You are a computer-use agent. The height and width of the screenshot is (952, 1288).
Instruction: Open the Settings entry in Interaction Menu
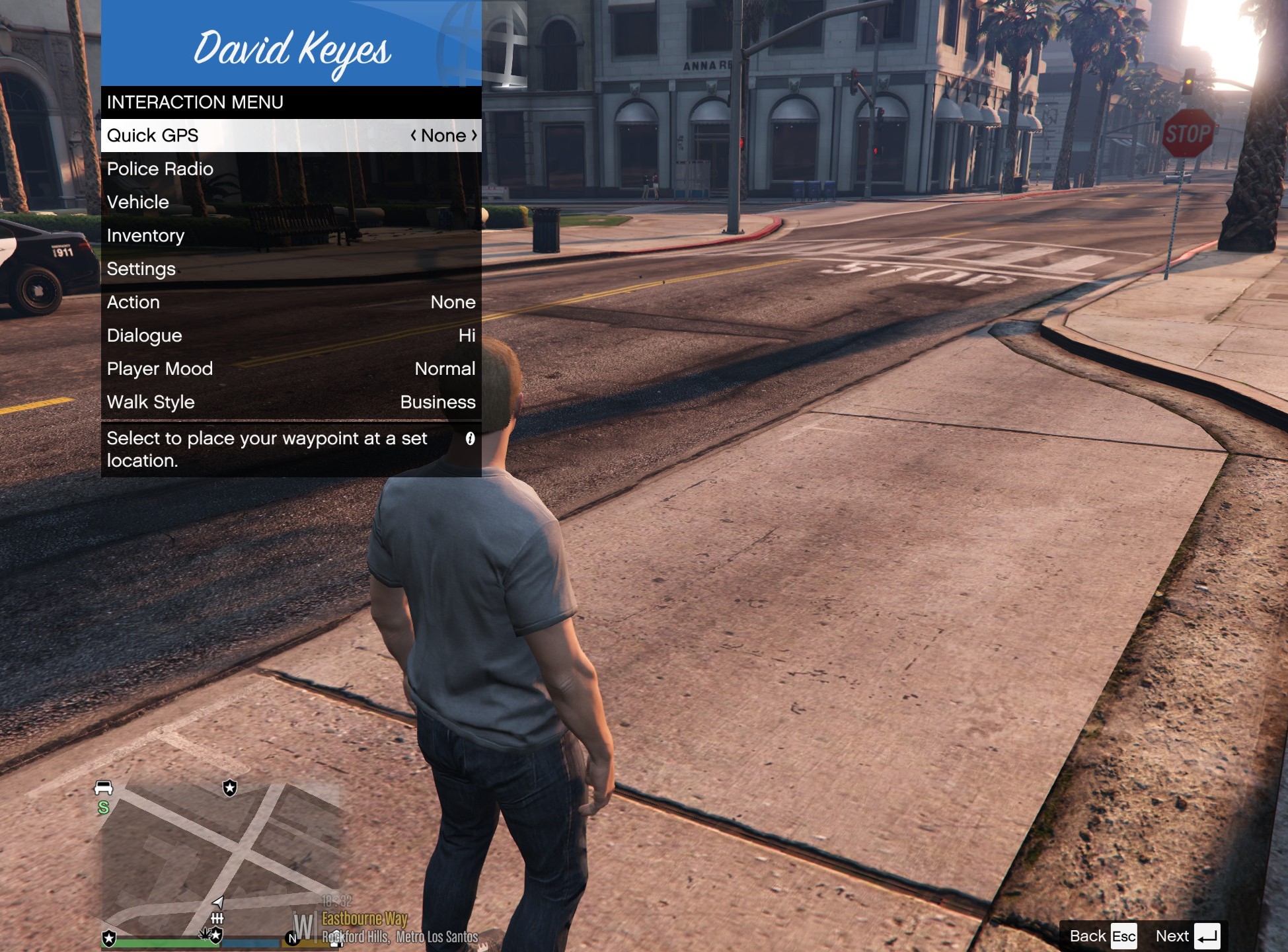291,269
